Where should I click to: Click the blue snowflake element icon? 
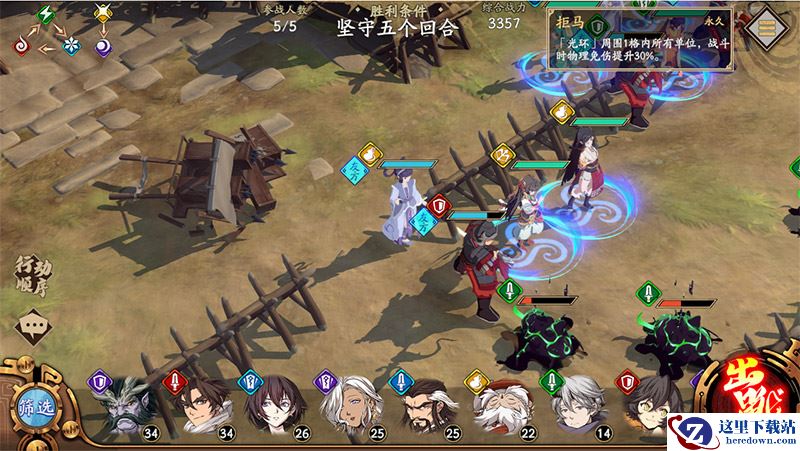point(70,46)
